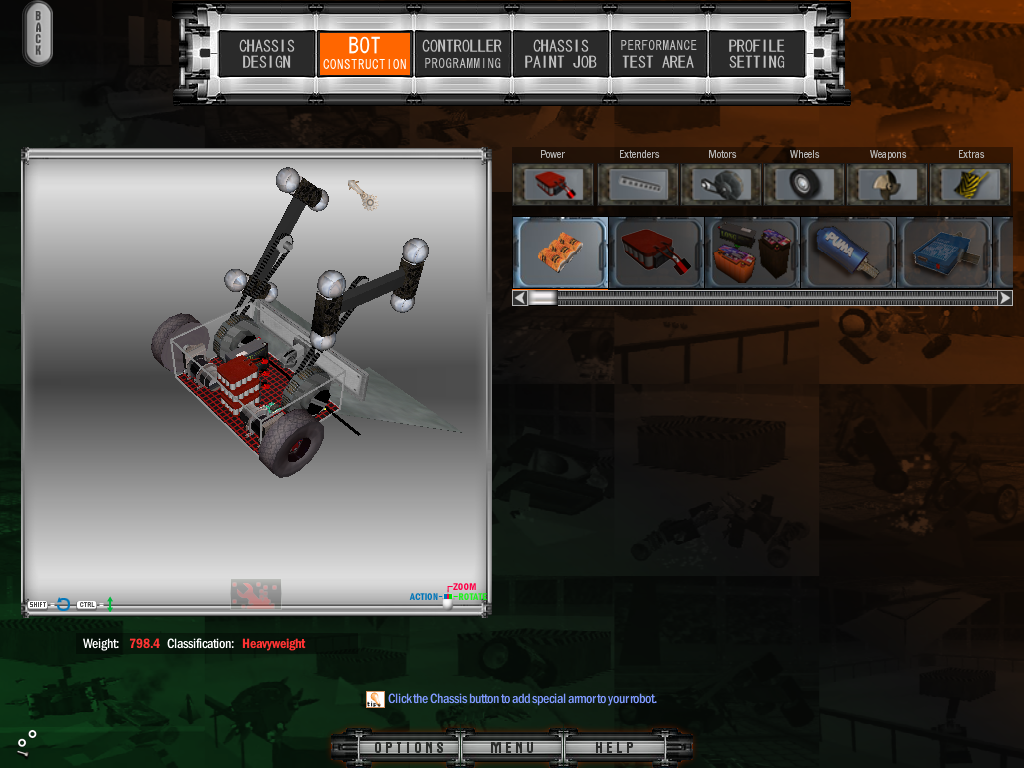Select the red battery with plug
This screenshot has height=768, width=1024.
click(656, 252)
